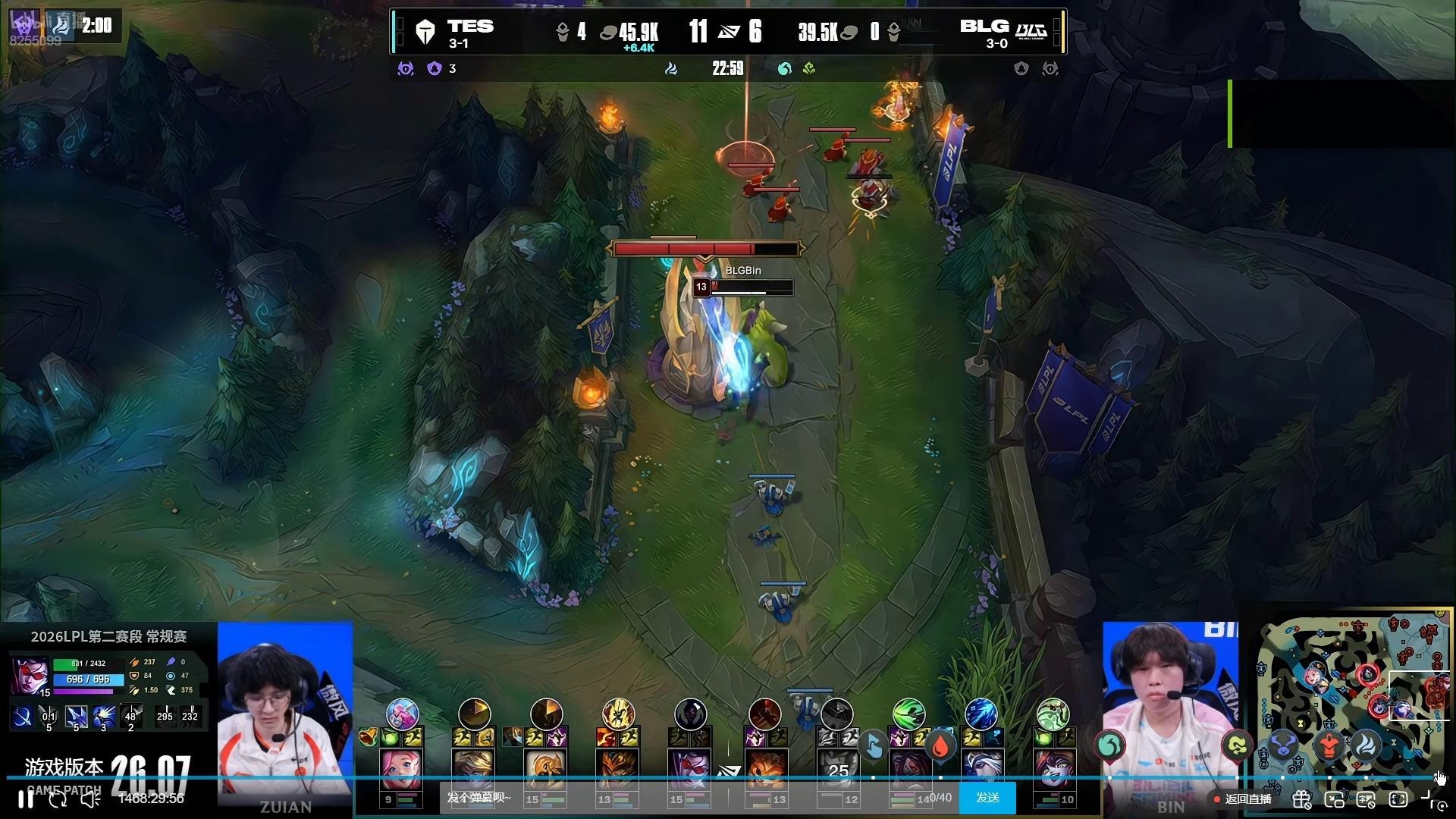Mute the stream's speaker volume icon

(x=90, y=799)
